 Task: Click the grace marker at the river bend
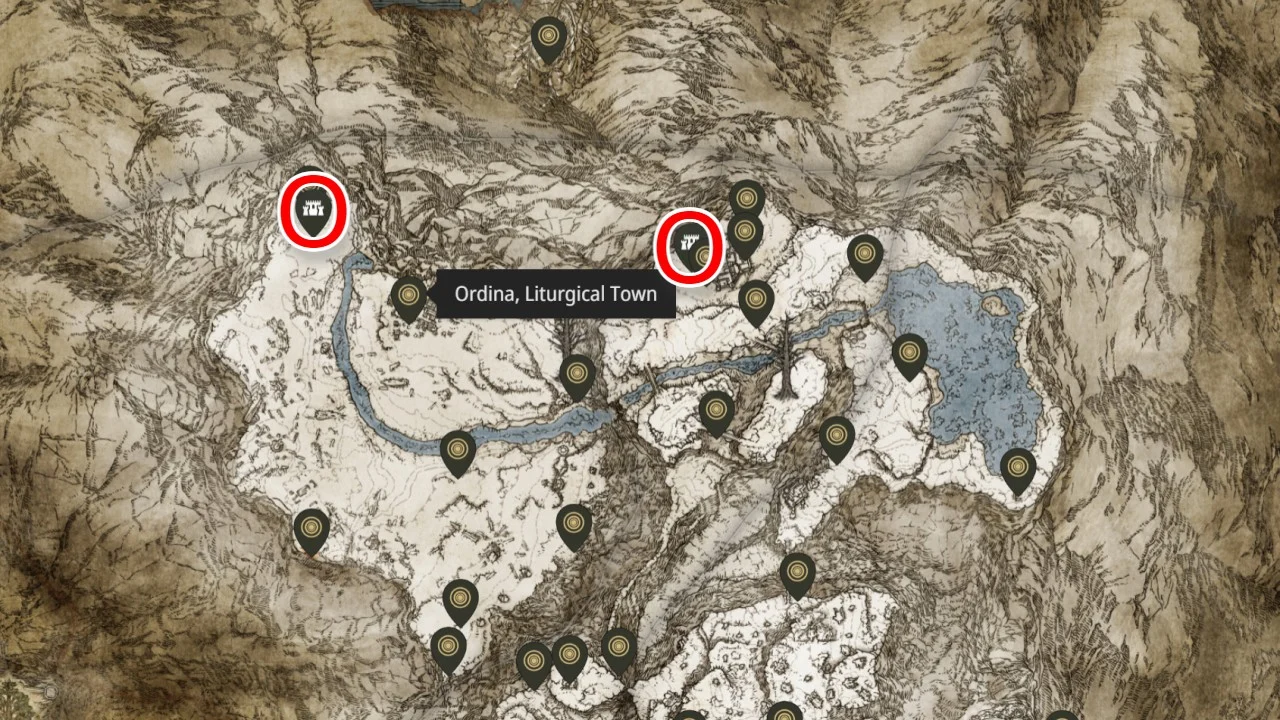[457, 449]
